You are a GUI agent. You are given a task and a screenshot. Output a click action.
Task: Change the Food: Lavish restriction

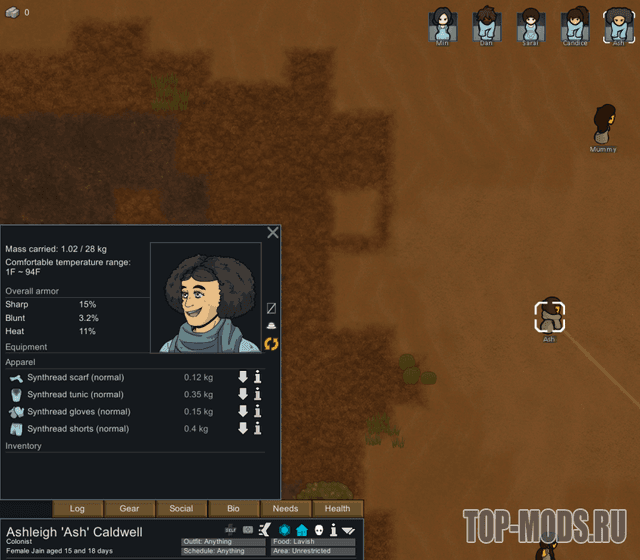314,542
